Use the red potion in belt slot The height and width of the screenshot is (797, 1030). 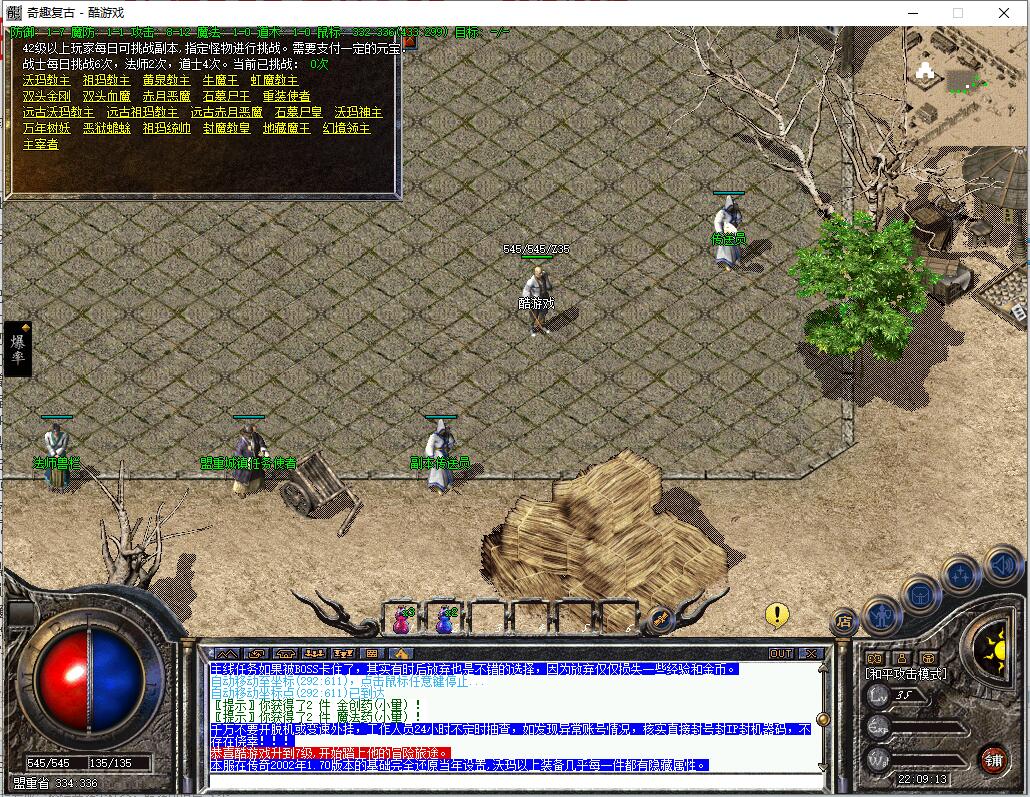403,620
